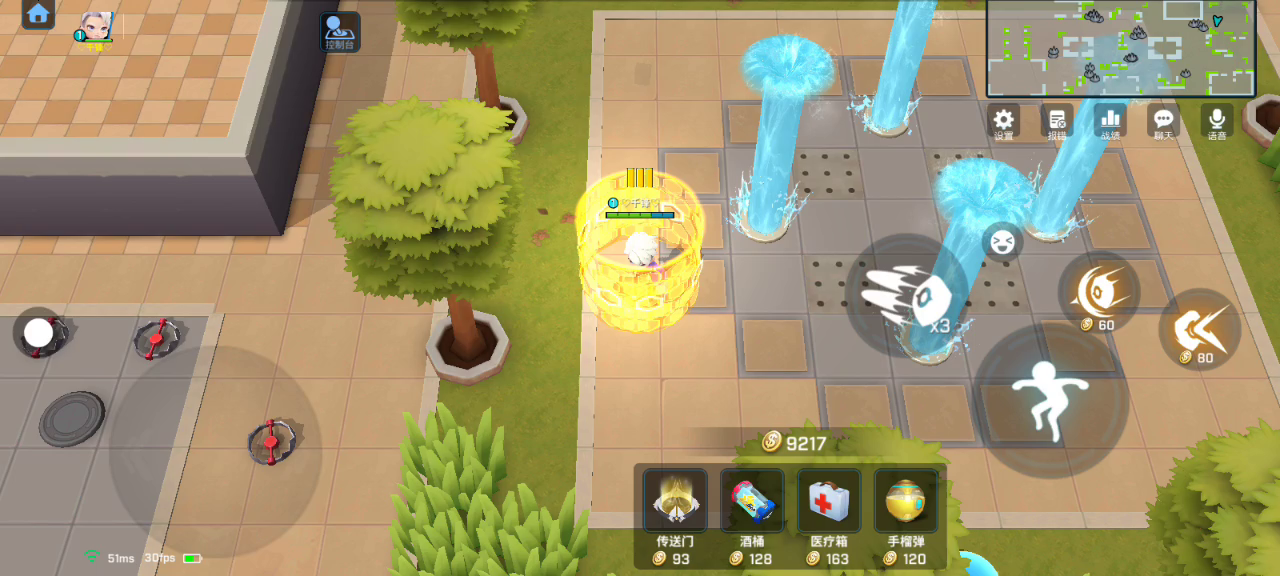The height and width of the screenshot is (576, 1280).
Task: Buy the 传送门 portal item
Action: [675, 500]
